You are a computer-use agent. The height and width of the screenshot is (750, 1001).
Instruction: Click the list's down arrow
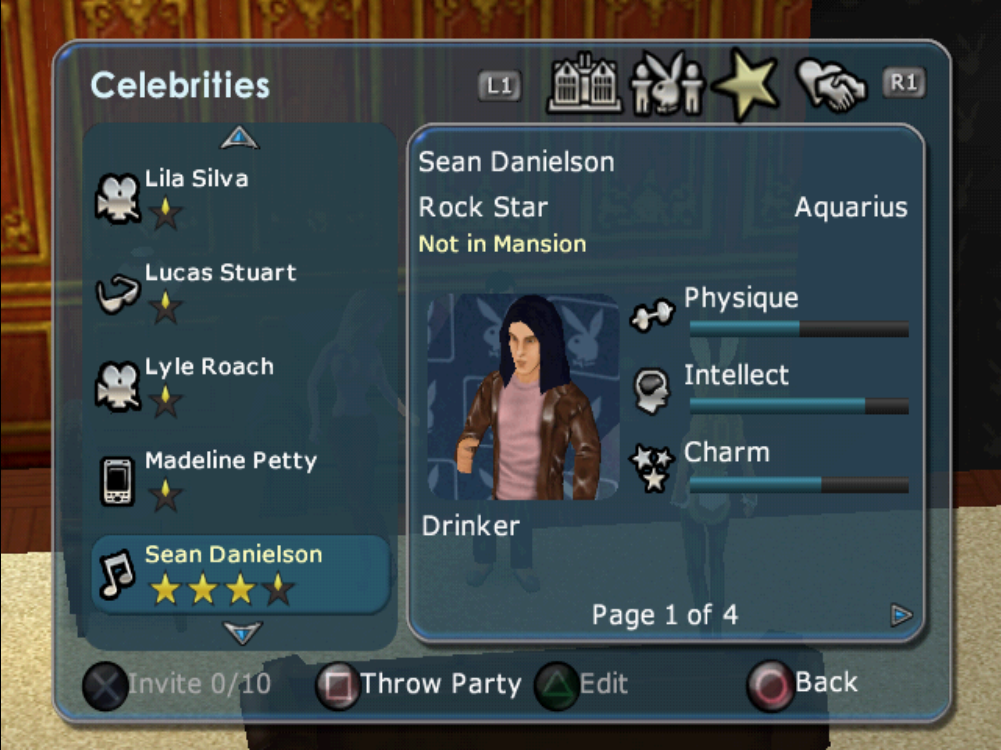(242, 632)
